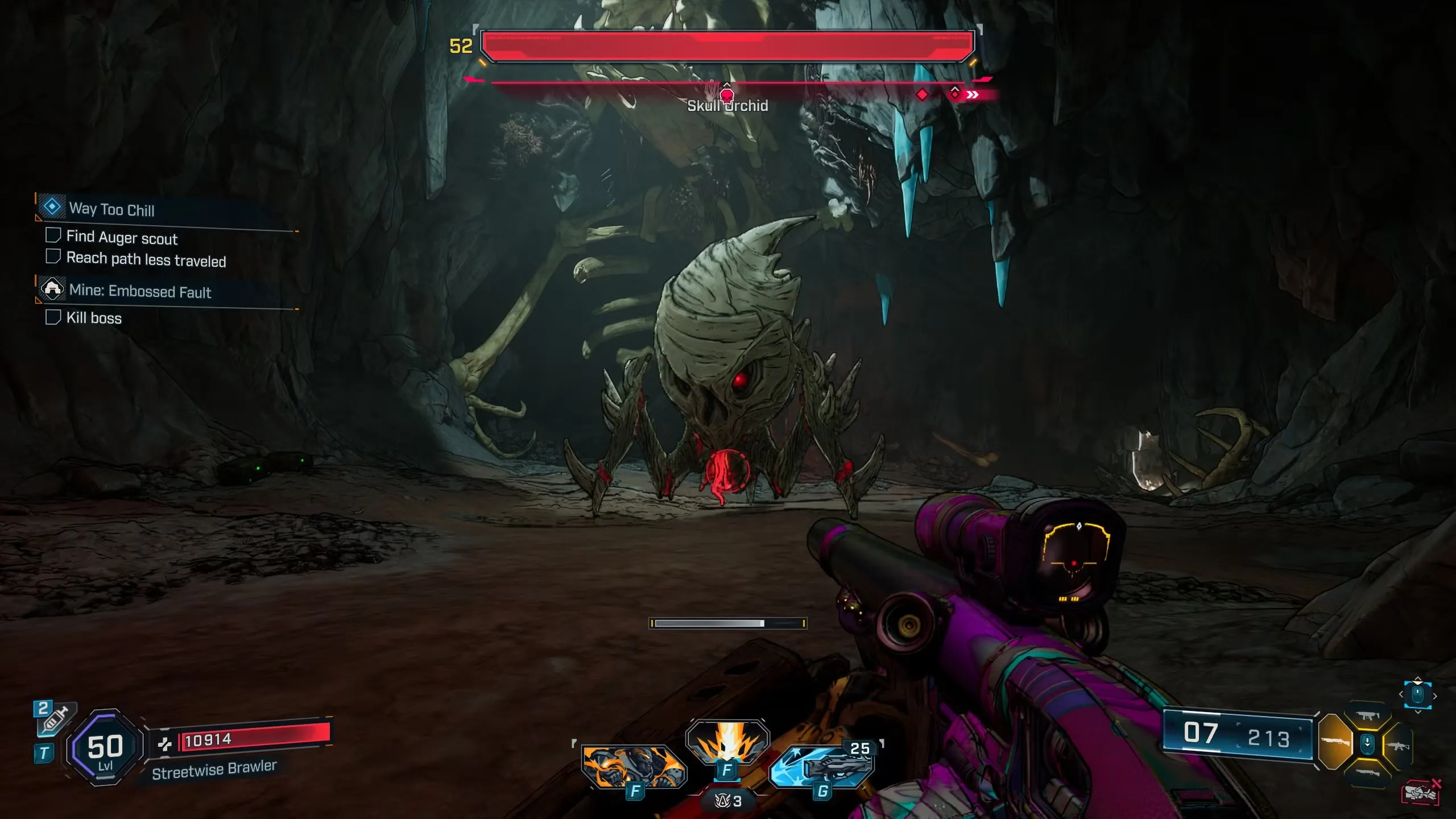The width and height of the screenshot is (1456, 819).
Task: Switch to the SMG in the top weapon slot
Action: 1368,717
